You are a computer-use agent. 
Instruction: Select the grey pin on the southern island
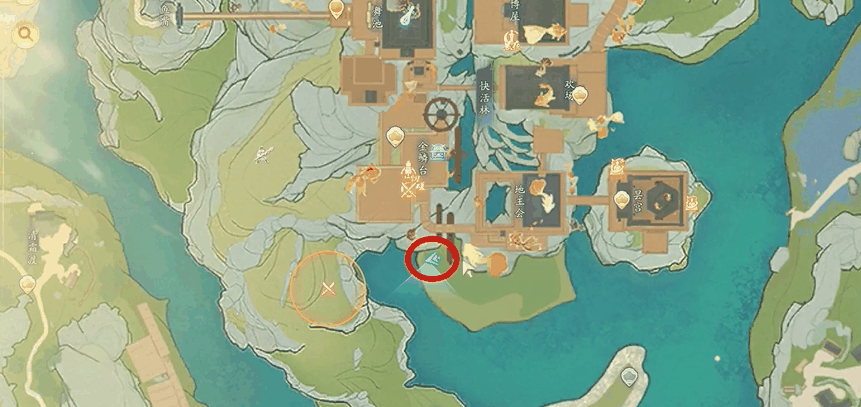(629, 377)
